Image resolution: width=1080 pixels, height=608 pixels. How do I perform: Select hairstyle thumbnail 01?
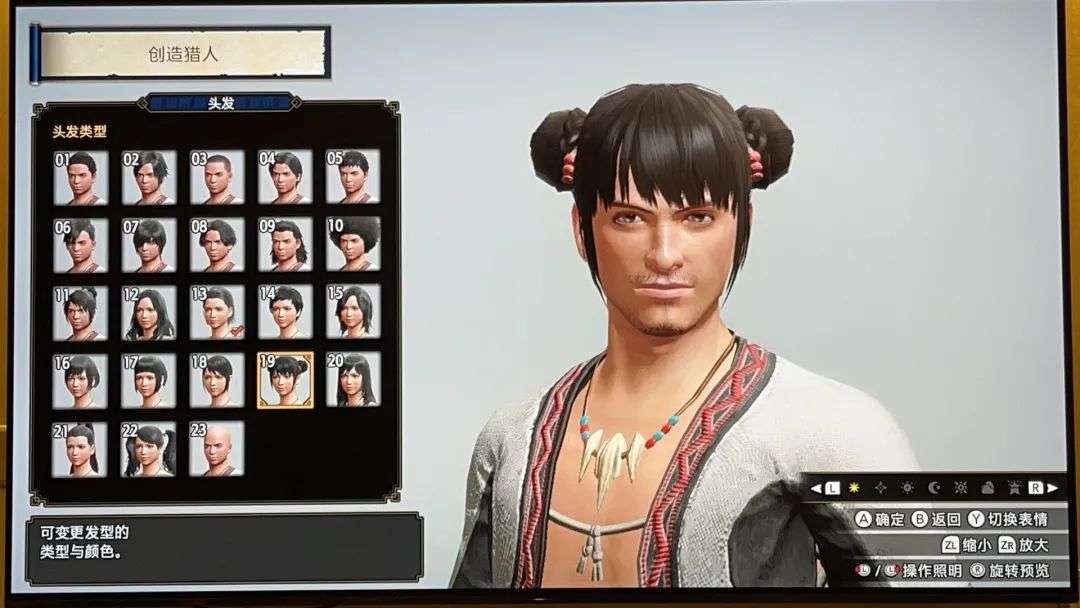(x=80, y=177)
